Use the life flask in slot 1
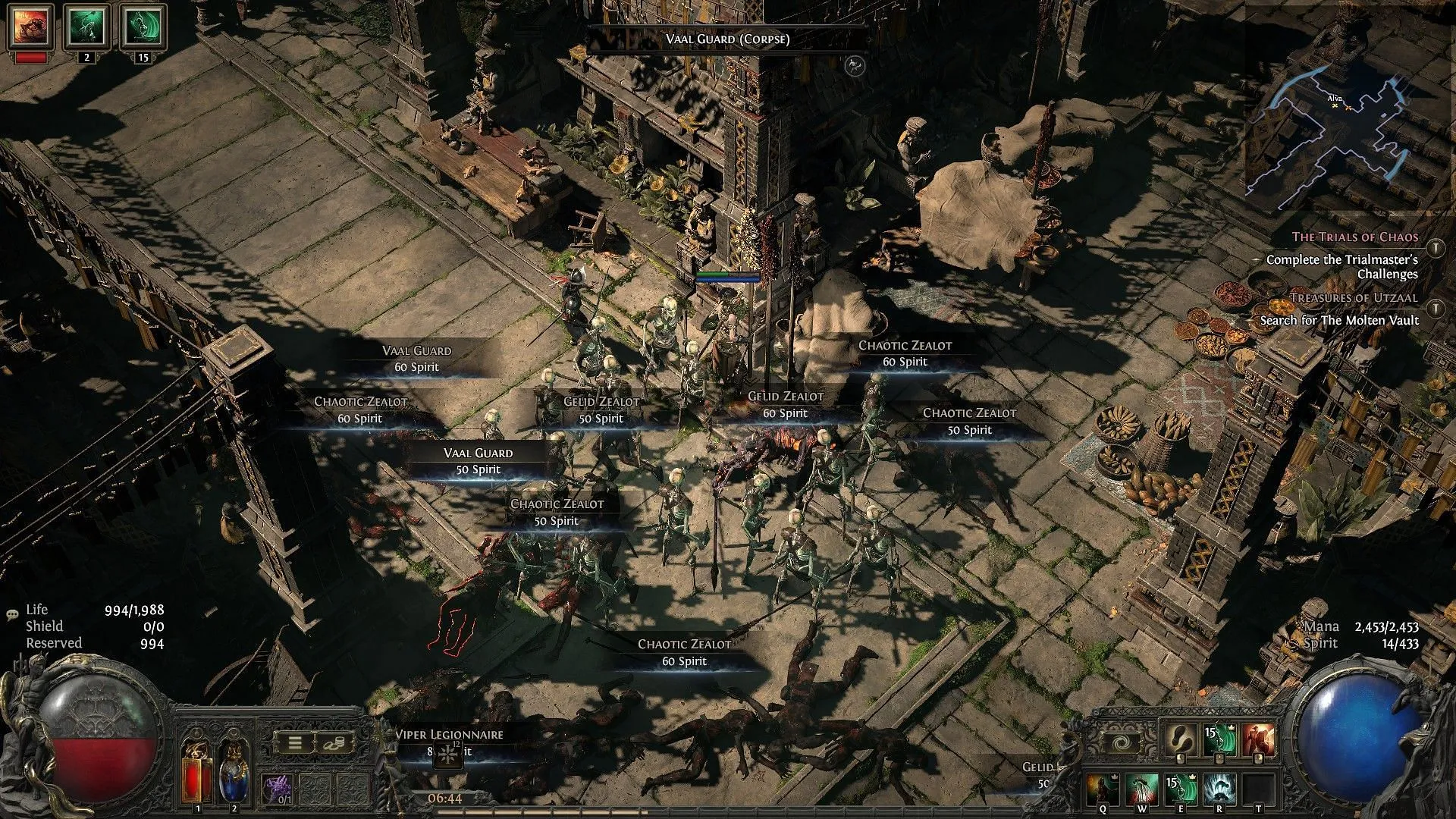 199,772
